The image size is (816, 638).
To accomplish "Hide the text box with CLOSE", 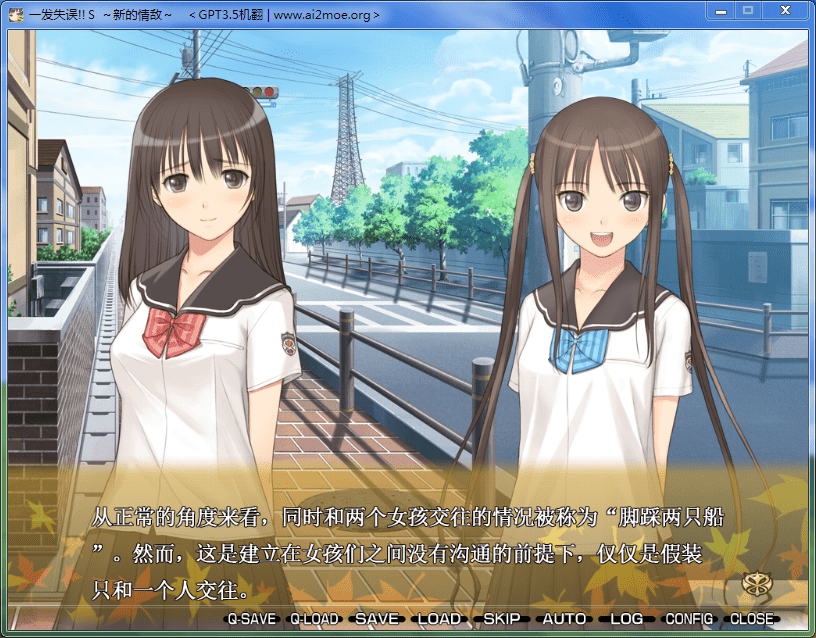I will (752, 619).
